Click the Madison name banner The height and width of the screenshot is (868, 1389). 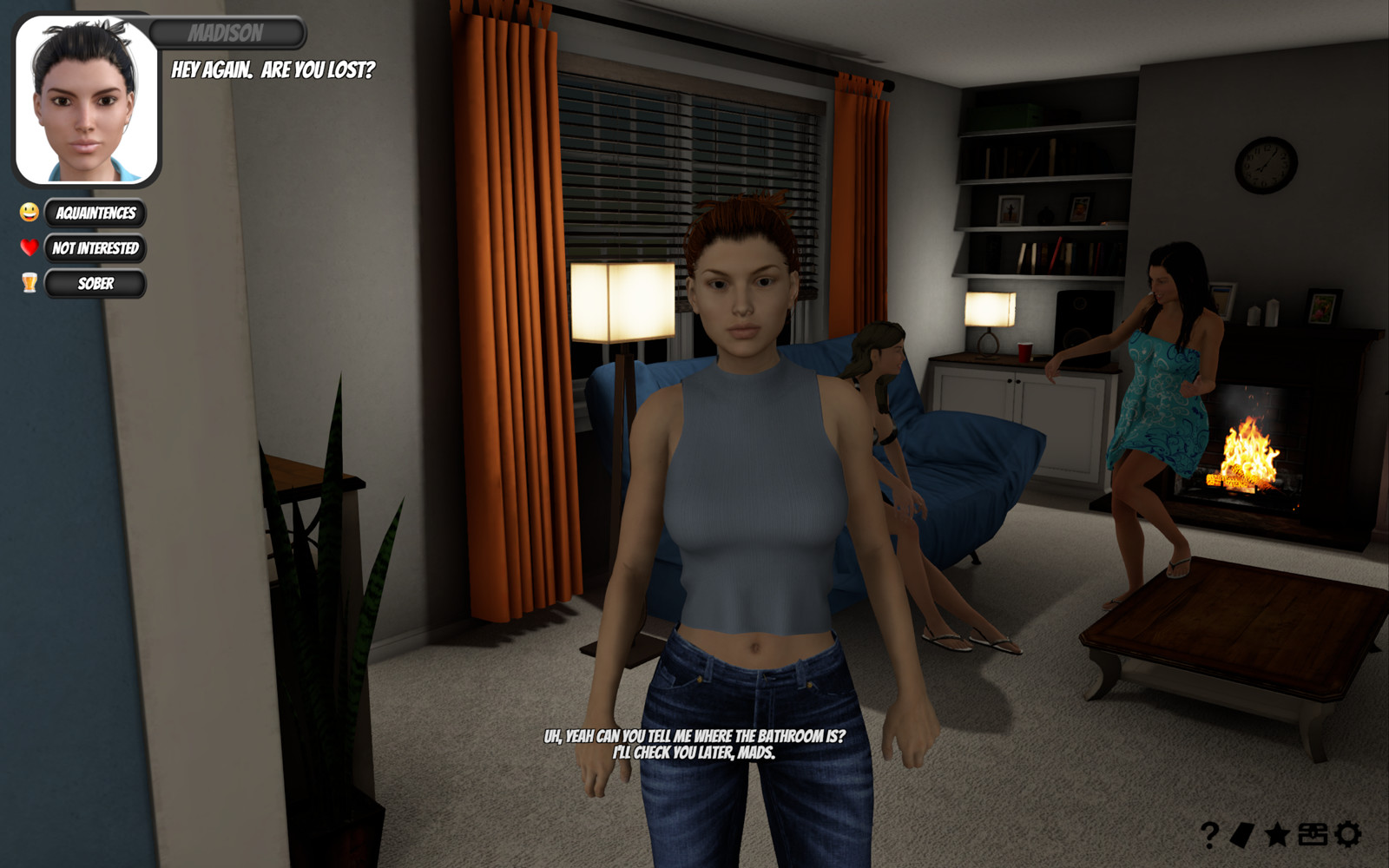point(227,34)
